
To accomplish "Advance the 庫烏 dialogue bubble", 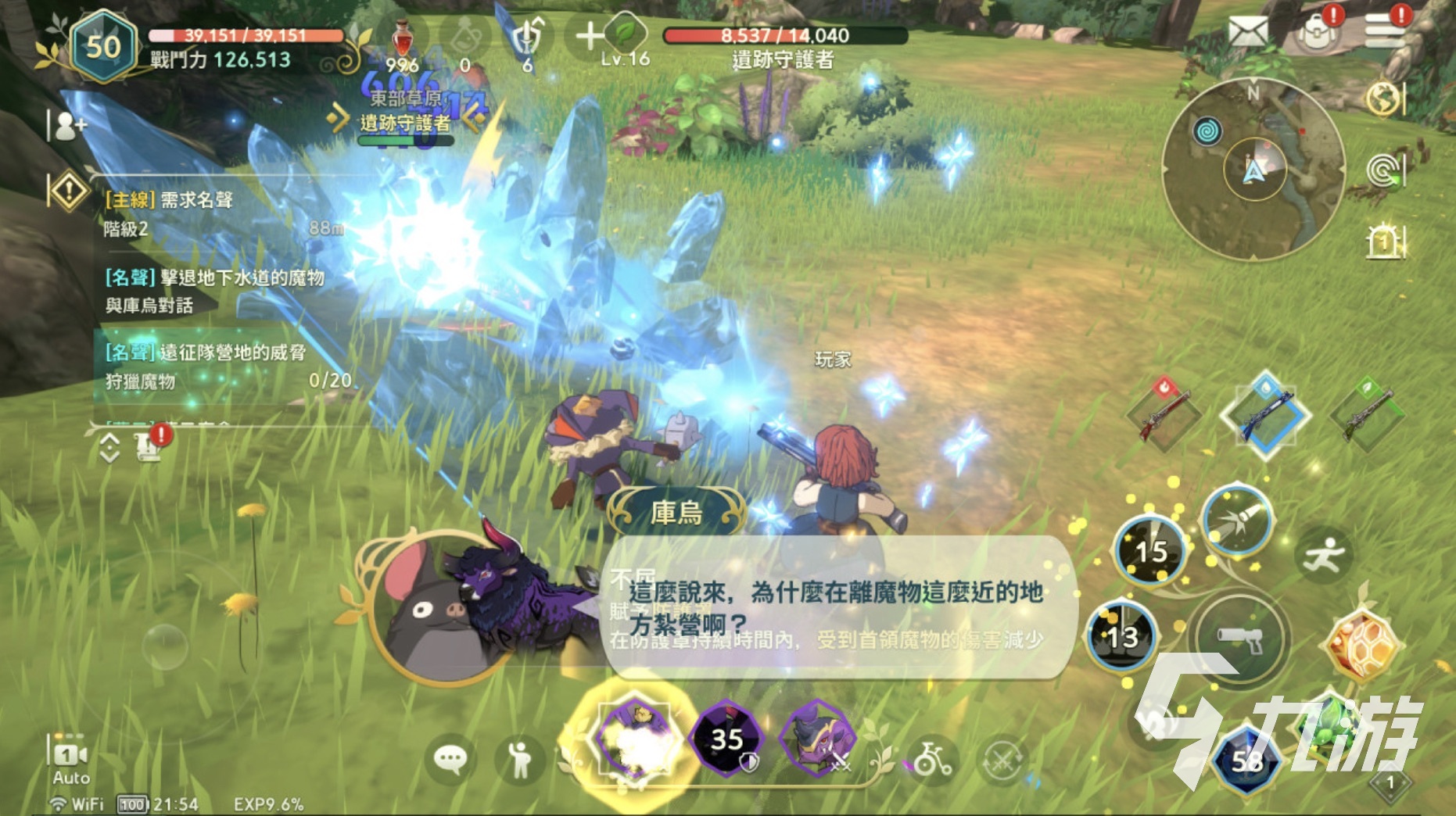I will tap(837, 608).
